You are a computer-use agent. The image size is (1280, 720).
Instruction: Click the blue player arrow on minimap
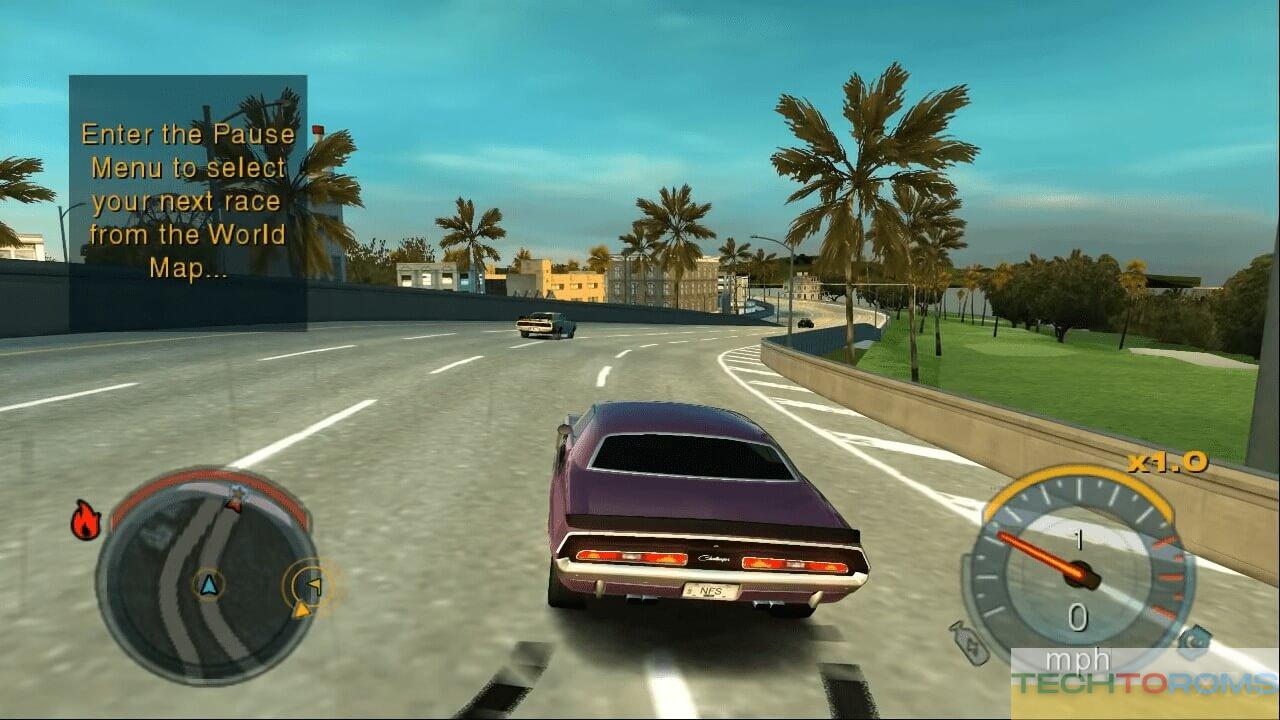pos(208,585)
